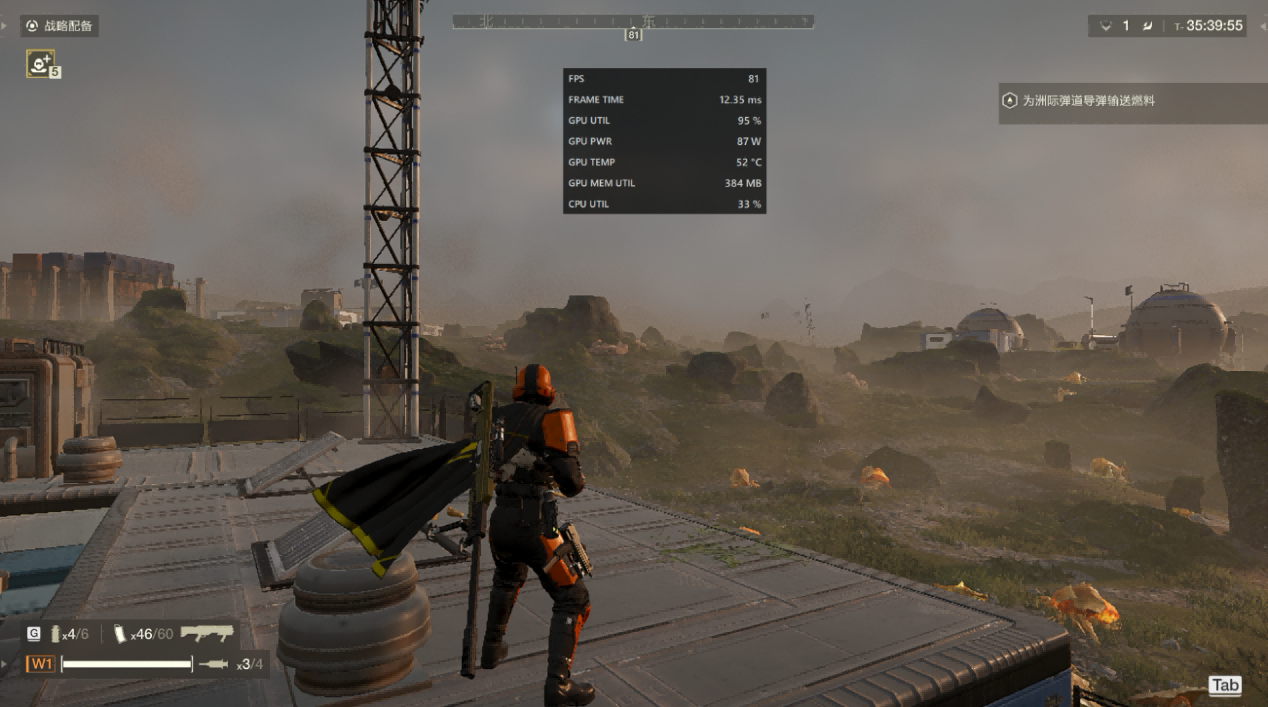Click the compass bar heading strip
The height and width of the screenshot is (707, 1268).
coord(632,21)
